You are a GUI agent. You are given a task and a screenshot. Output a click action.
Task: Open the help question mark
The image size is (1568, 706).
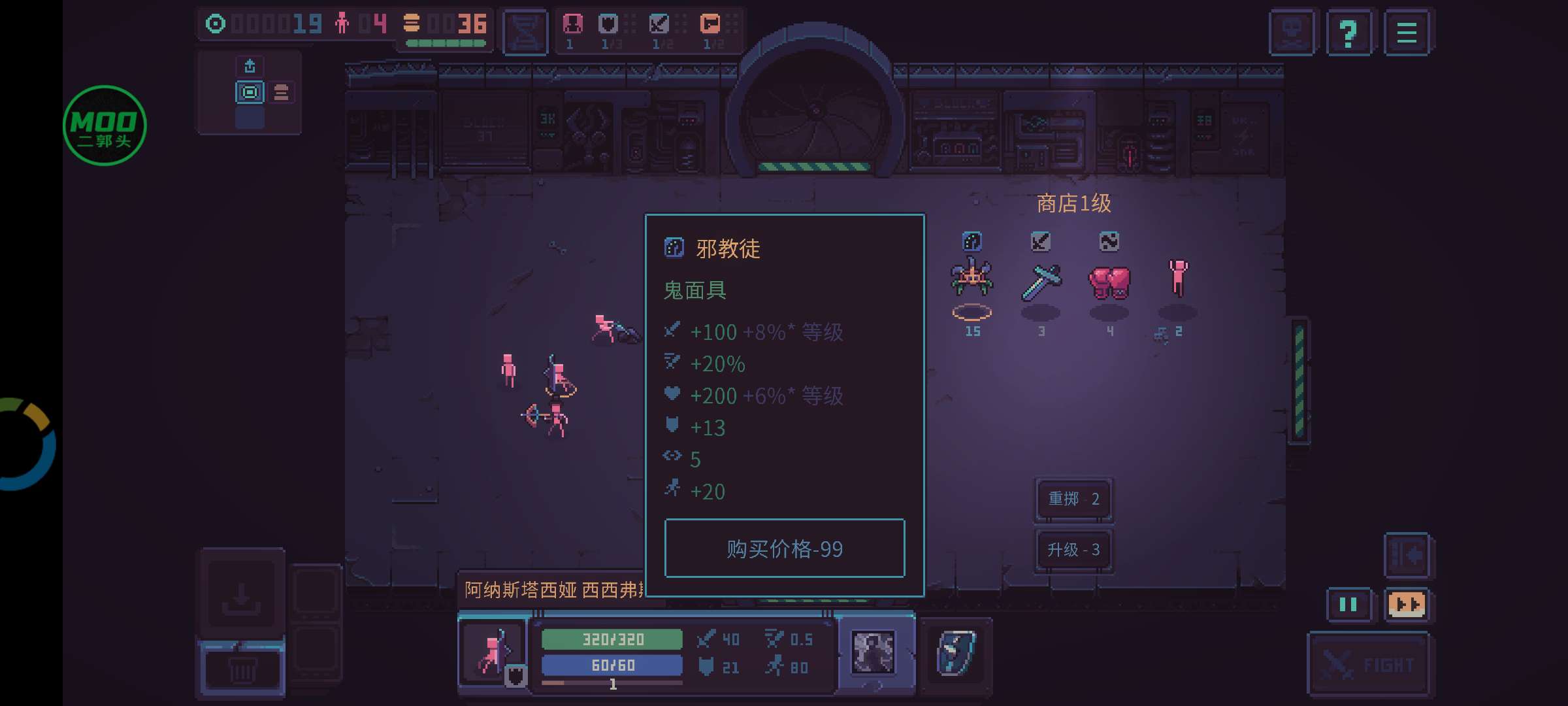[x=1348, y=33]
